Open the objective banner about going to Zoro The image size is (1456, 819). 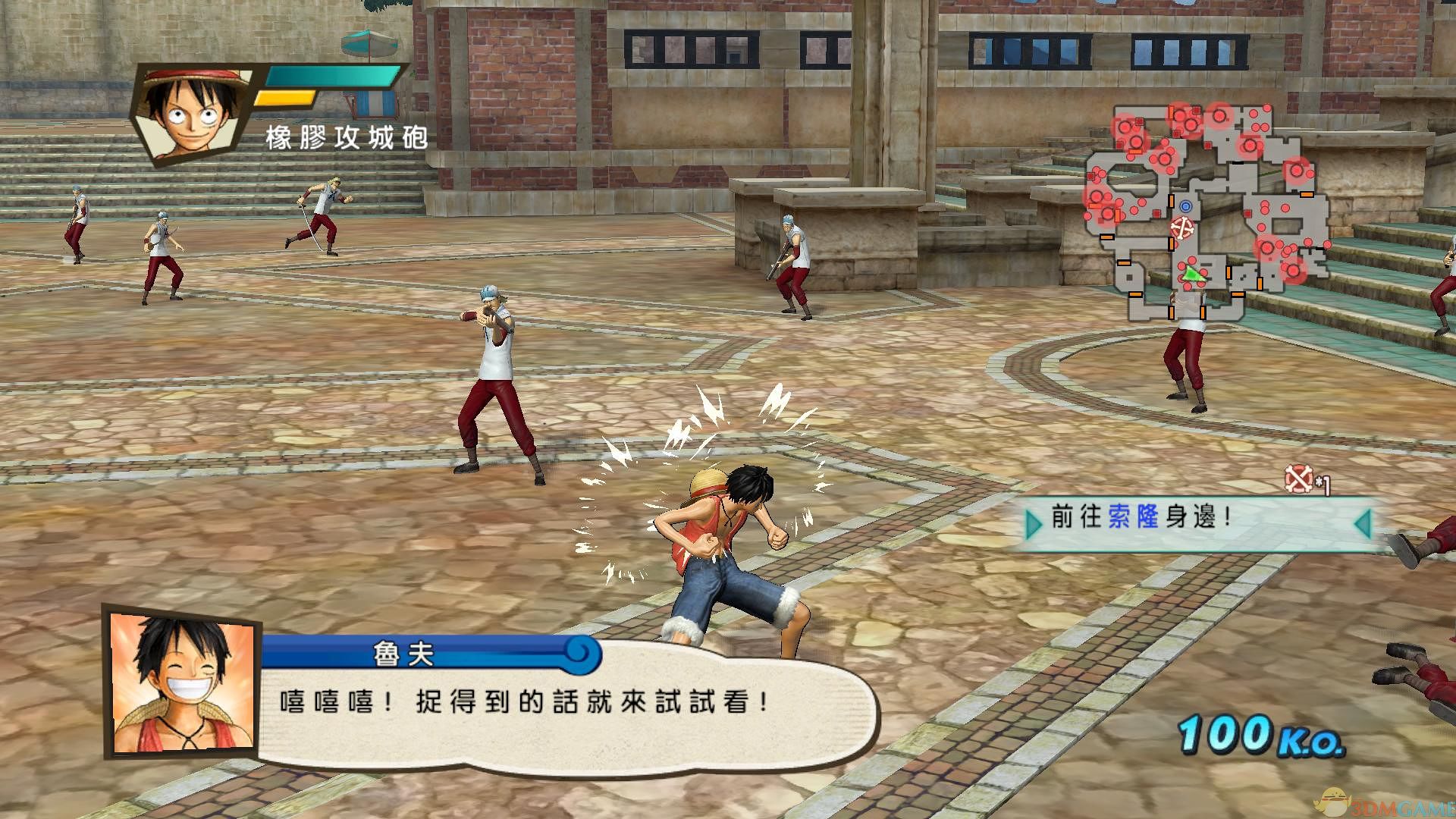point(1198,522)
